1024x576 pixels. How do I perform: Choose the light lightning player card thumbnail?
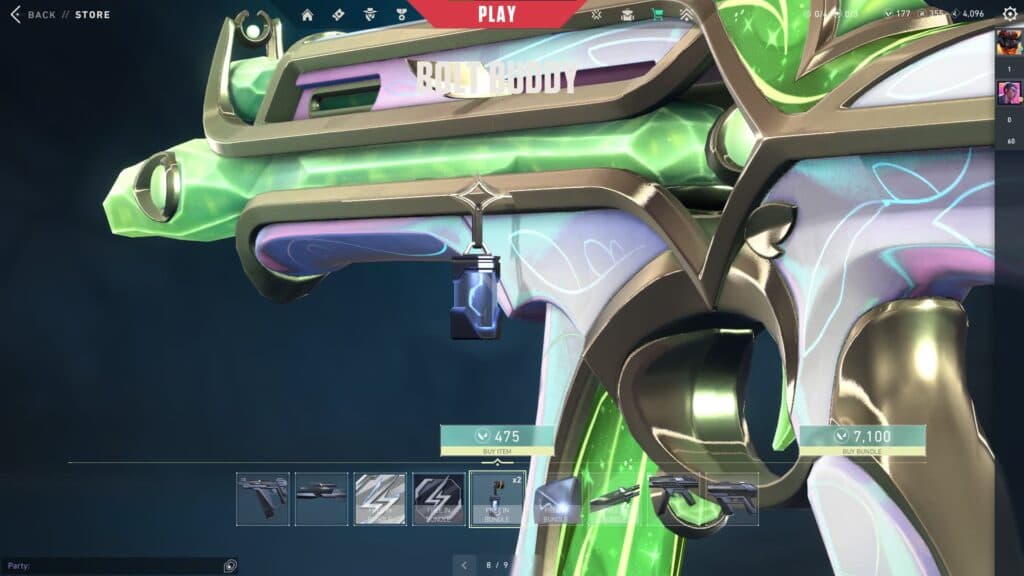coord(380,499)
